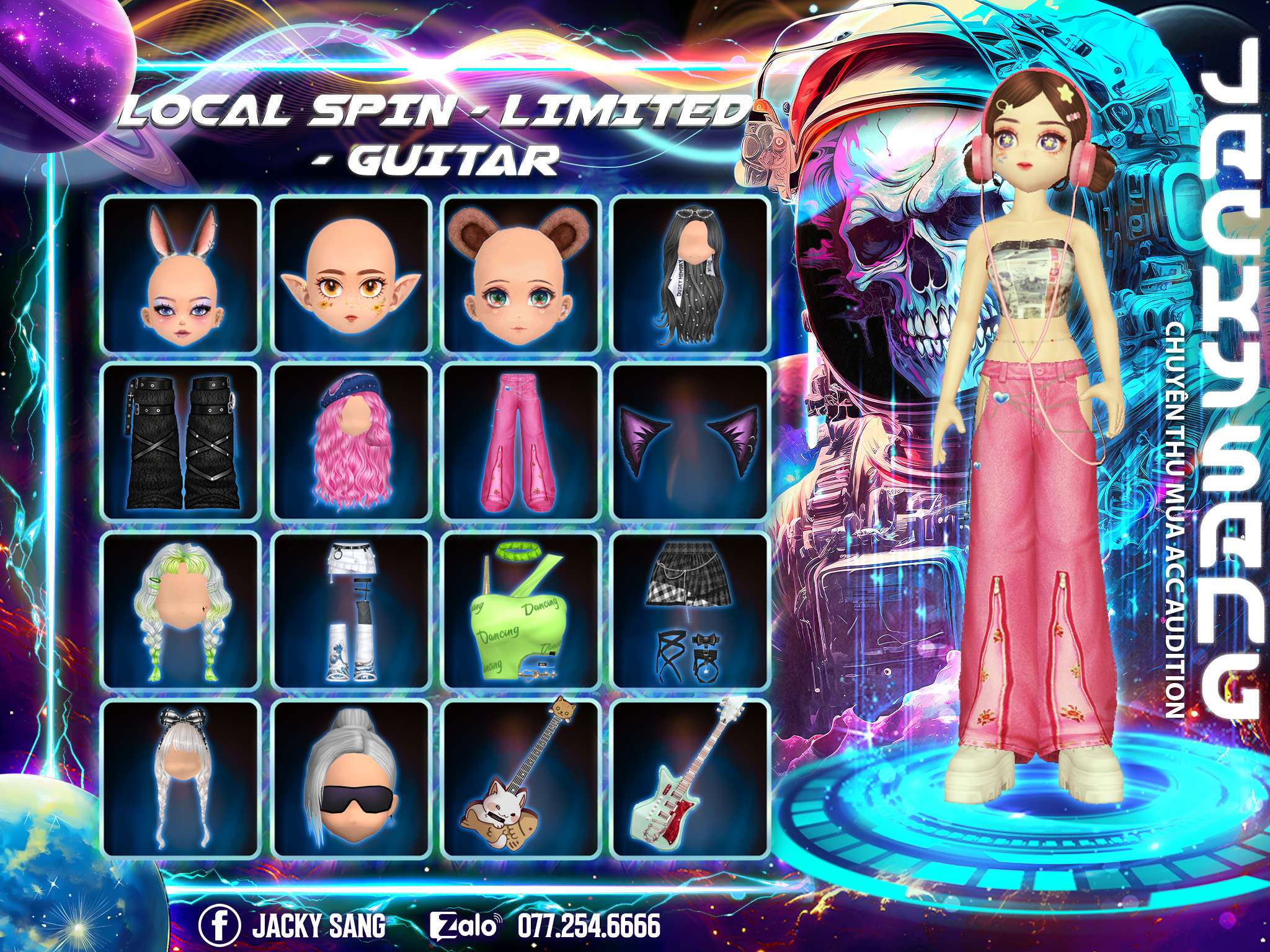
Task: Select the white skirt and wave boots outfit
Action: (351, 610)
